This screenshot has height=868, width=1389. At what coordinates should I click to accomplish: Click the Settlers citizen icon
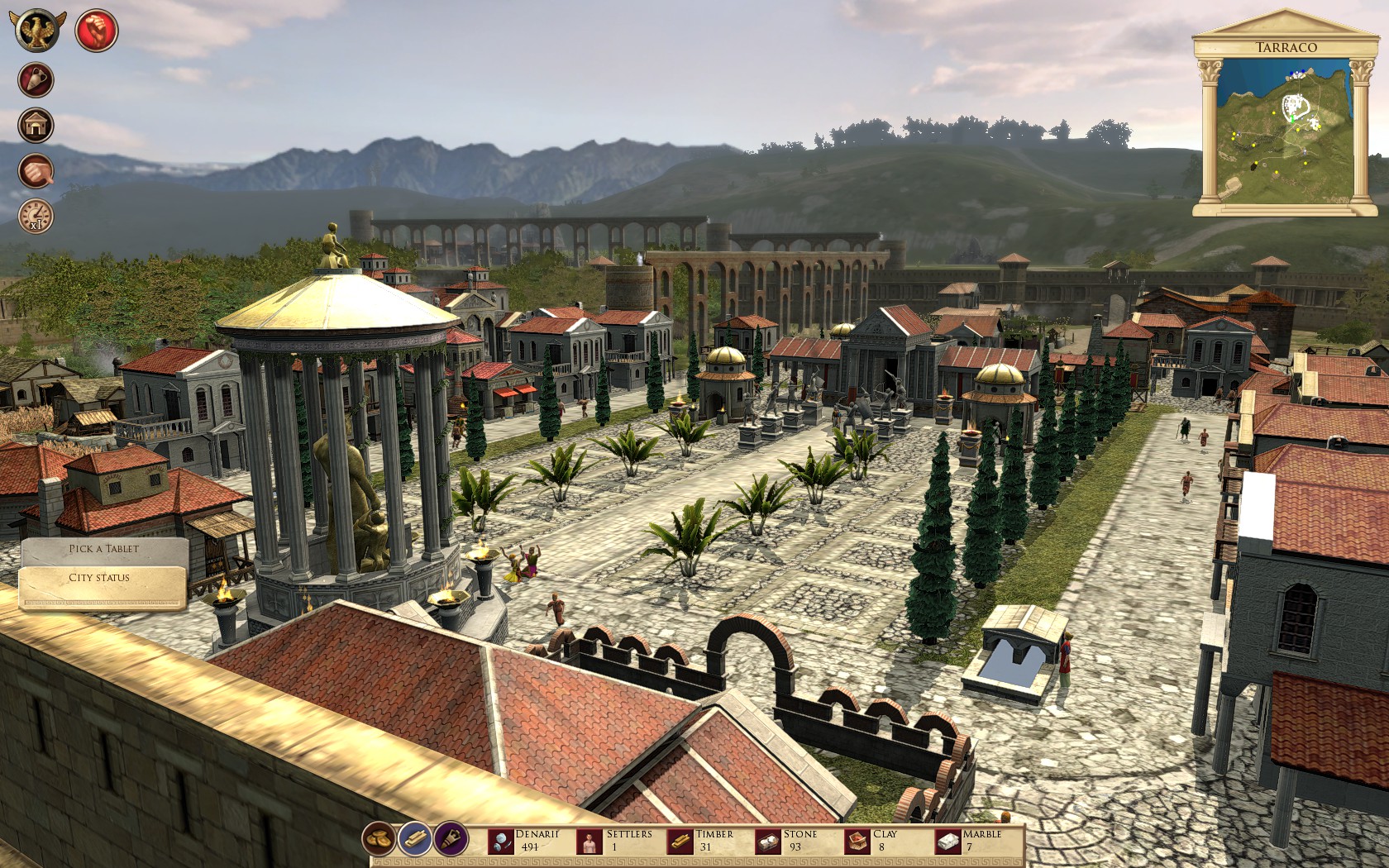click(589, 840)
